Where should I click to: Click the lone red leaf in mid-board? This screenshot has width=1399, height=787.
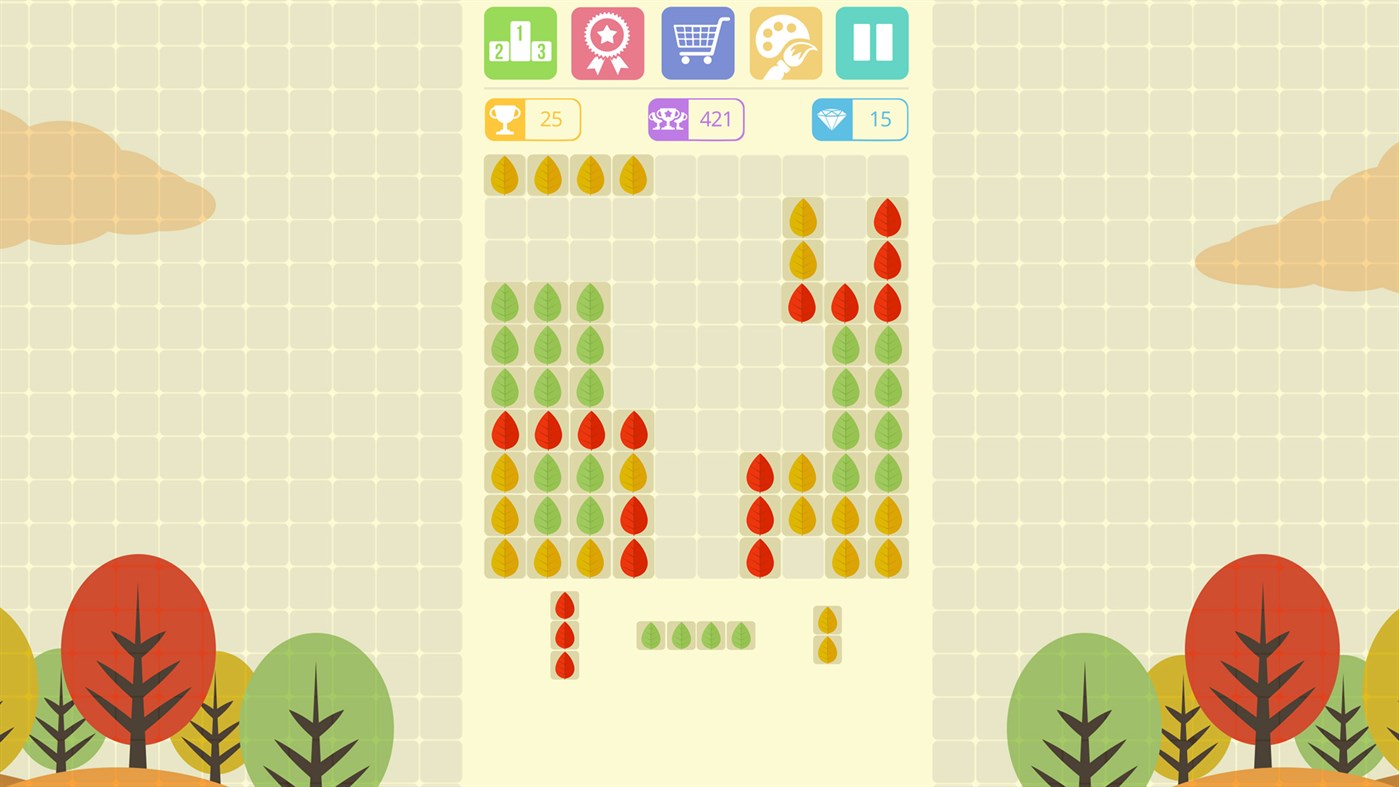coord(760,475)
